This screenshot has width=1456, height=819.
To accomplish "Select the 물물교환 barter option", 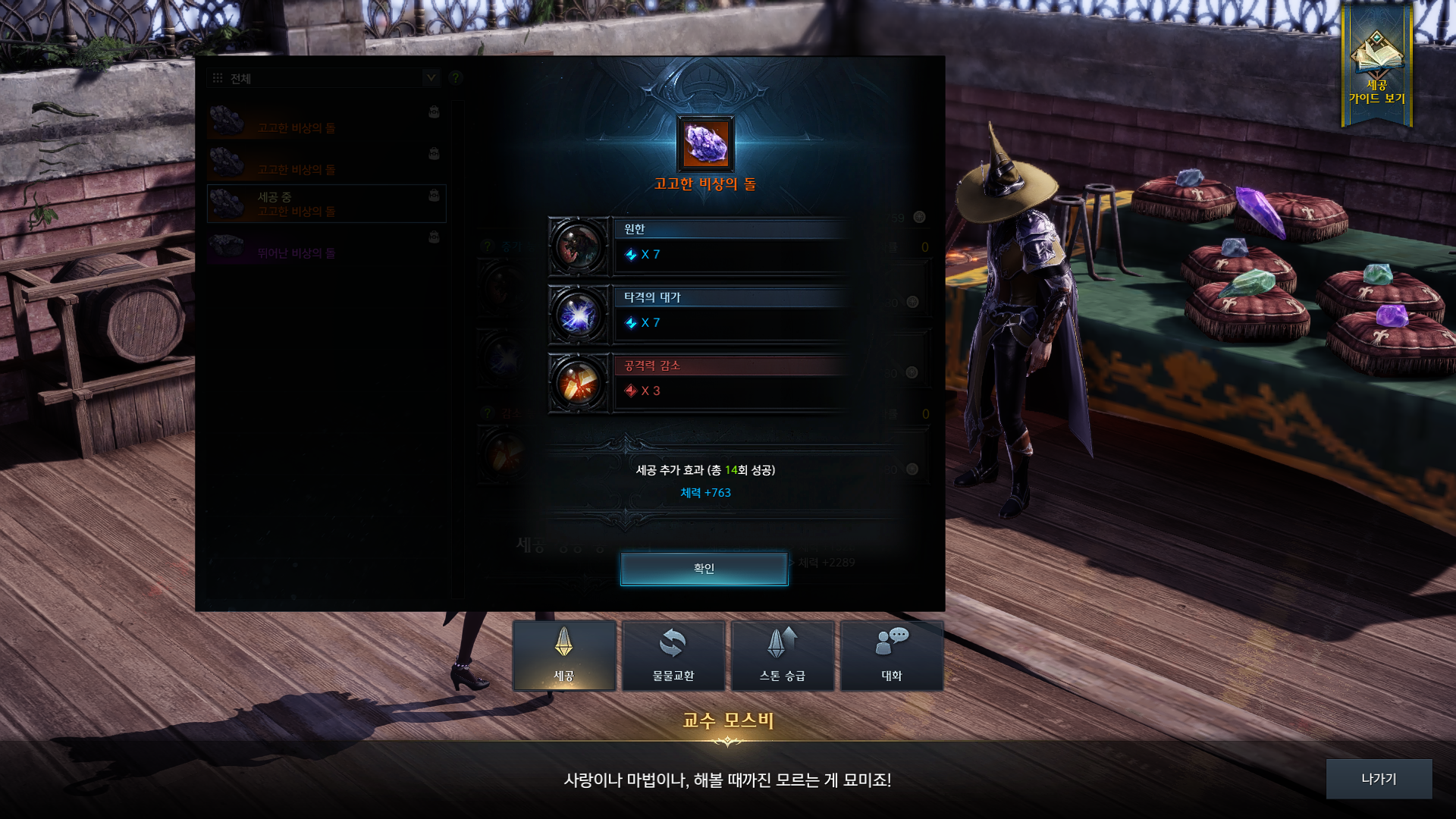I will click(673, 656).
